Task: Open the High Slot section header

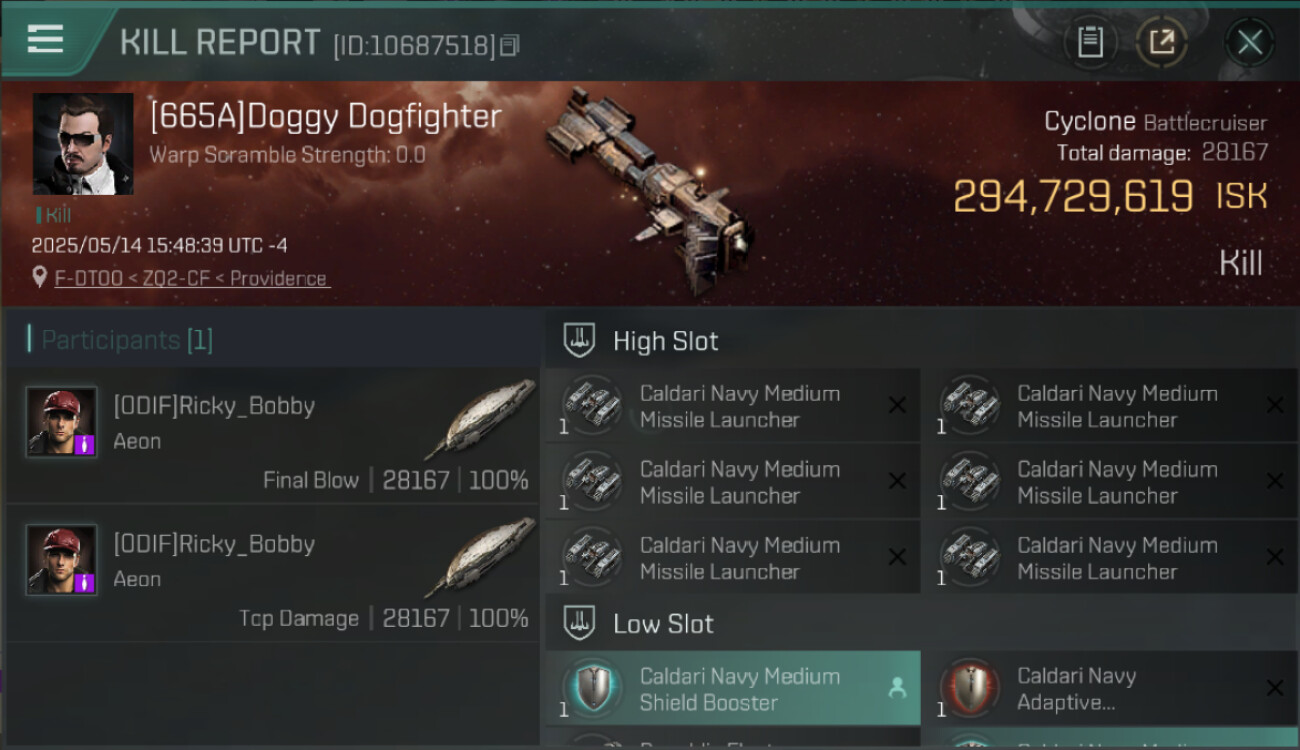Action: [665, 341]
